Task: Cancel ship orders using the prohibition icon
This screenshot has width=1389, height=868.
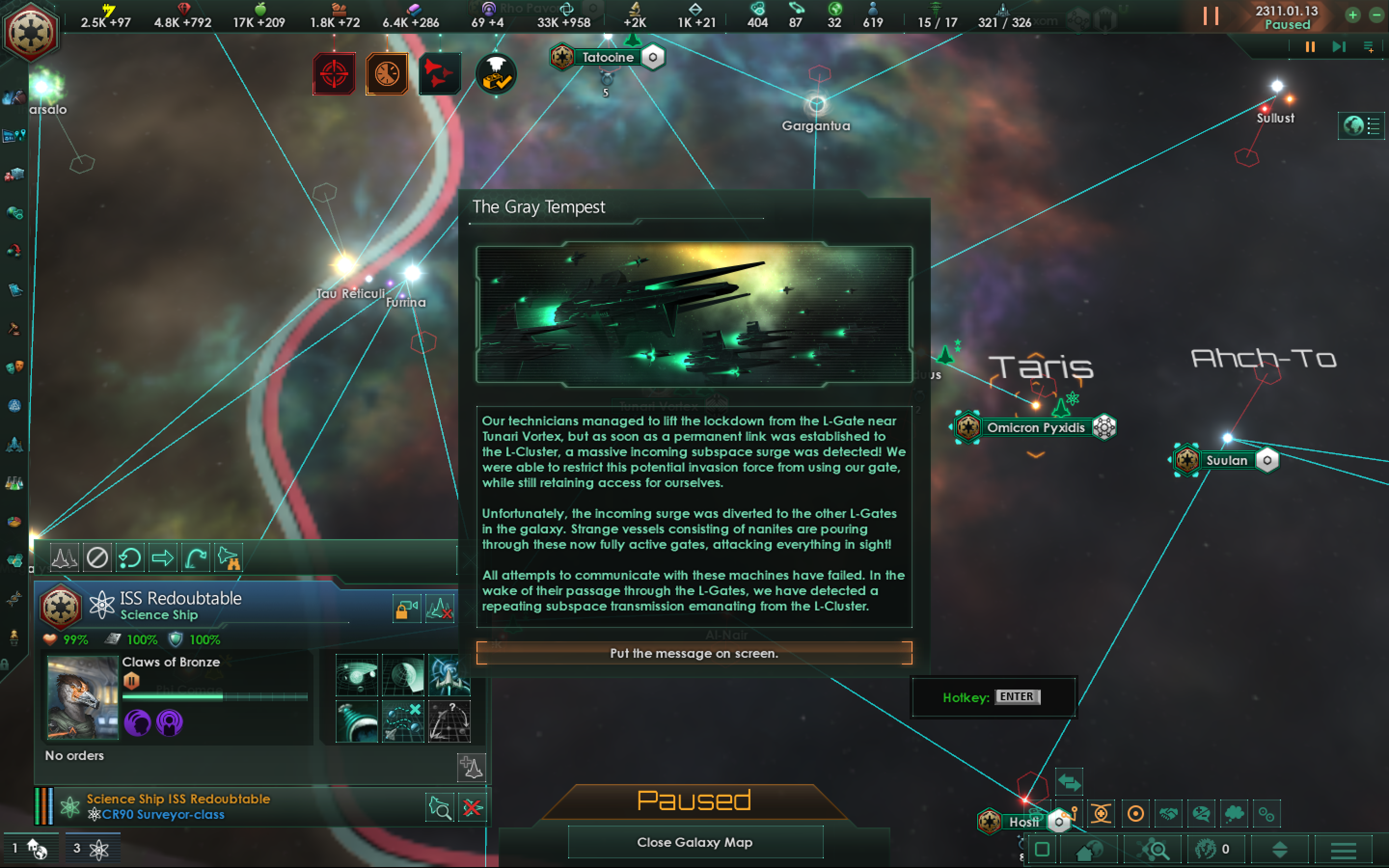Action: (x=97, y=557)
